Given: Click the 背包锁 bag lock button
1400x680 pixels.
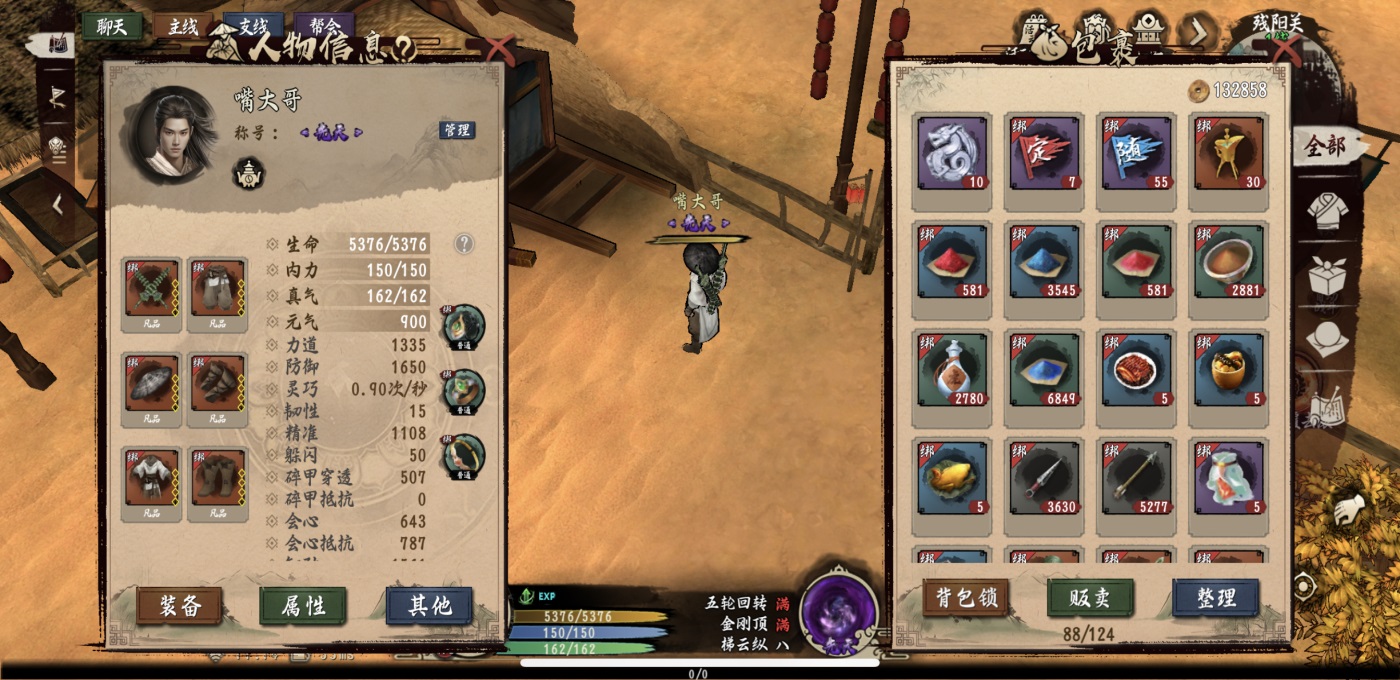Looking at the screenshot, I should click(965, 598).
